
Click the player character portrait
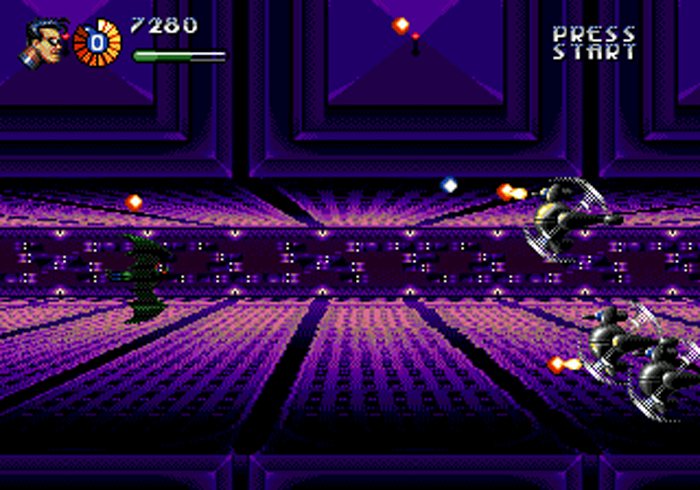pyautogui.click(x=44, y=43)
